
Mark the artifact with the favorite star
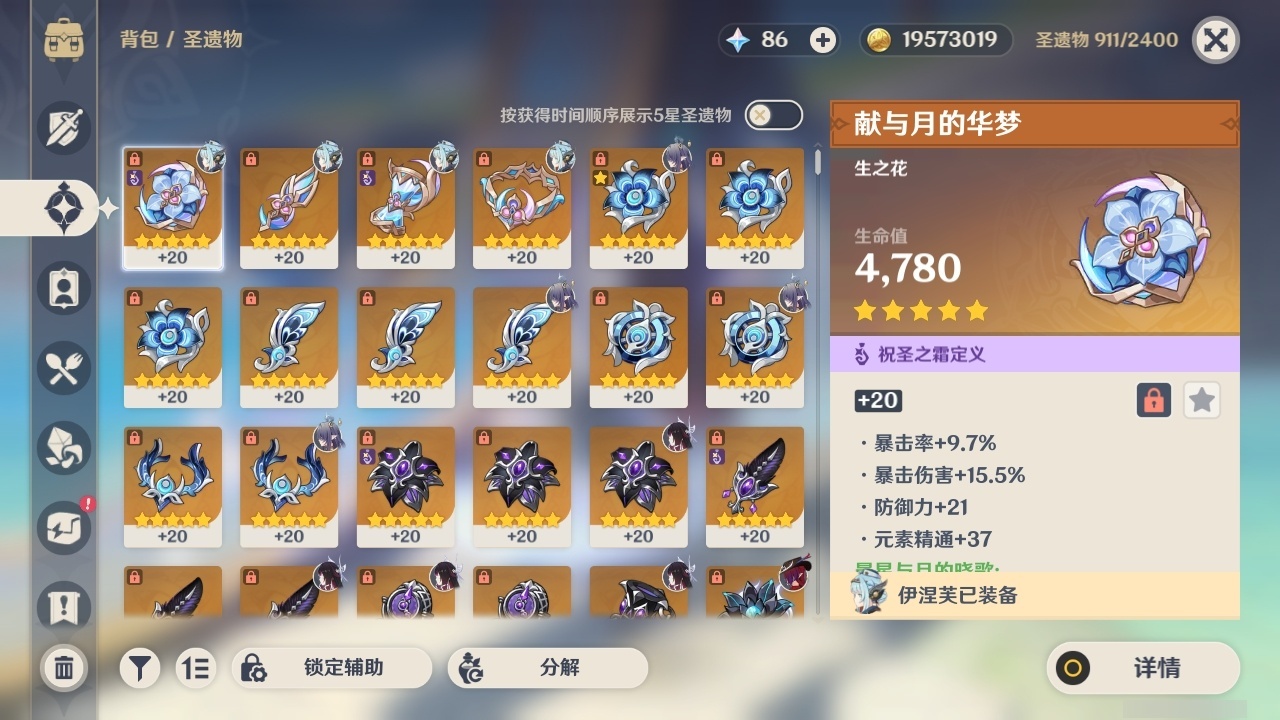point(1201,400)
